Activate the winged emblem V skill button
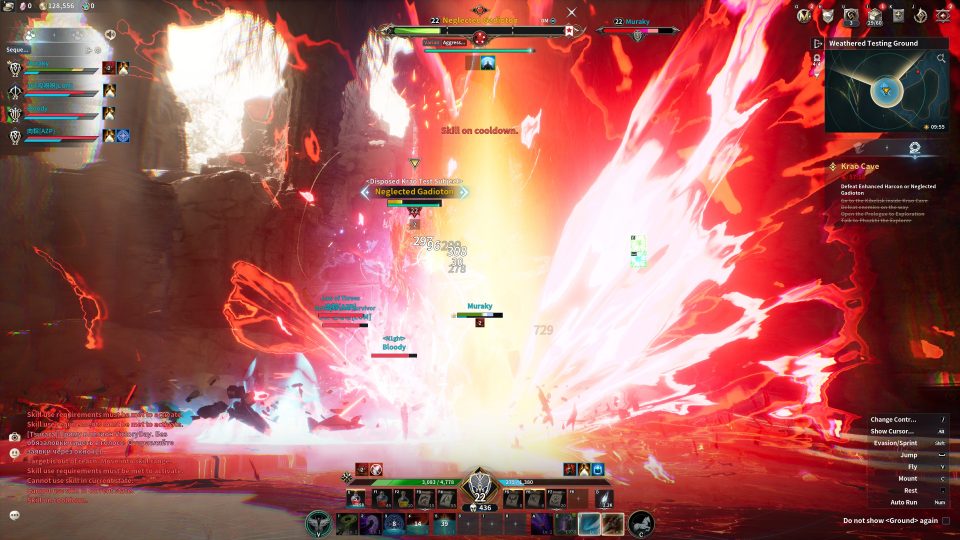Screen dimensions: 960x540 point(318,522)
